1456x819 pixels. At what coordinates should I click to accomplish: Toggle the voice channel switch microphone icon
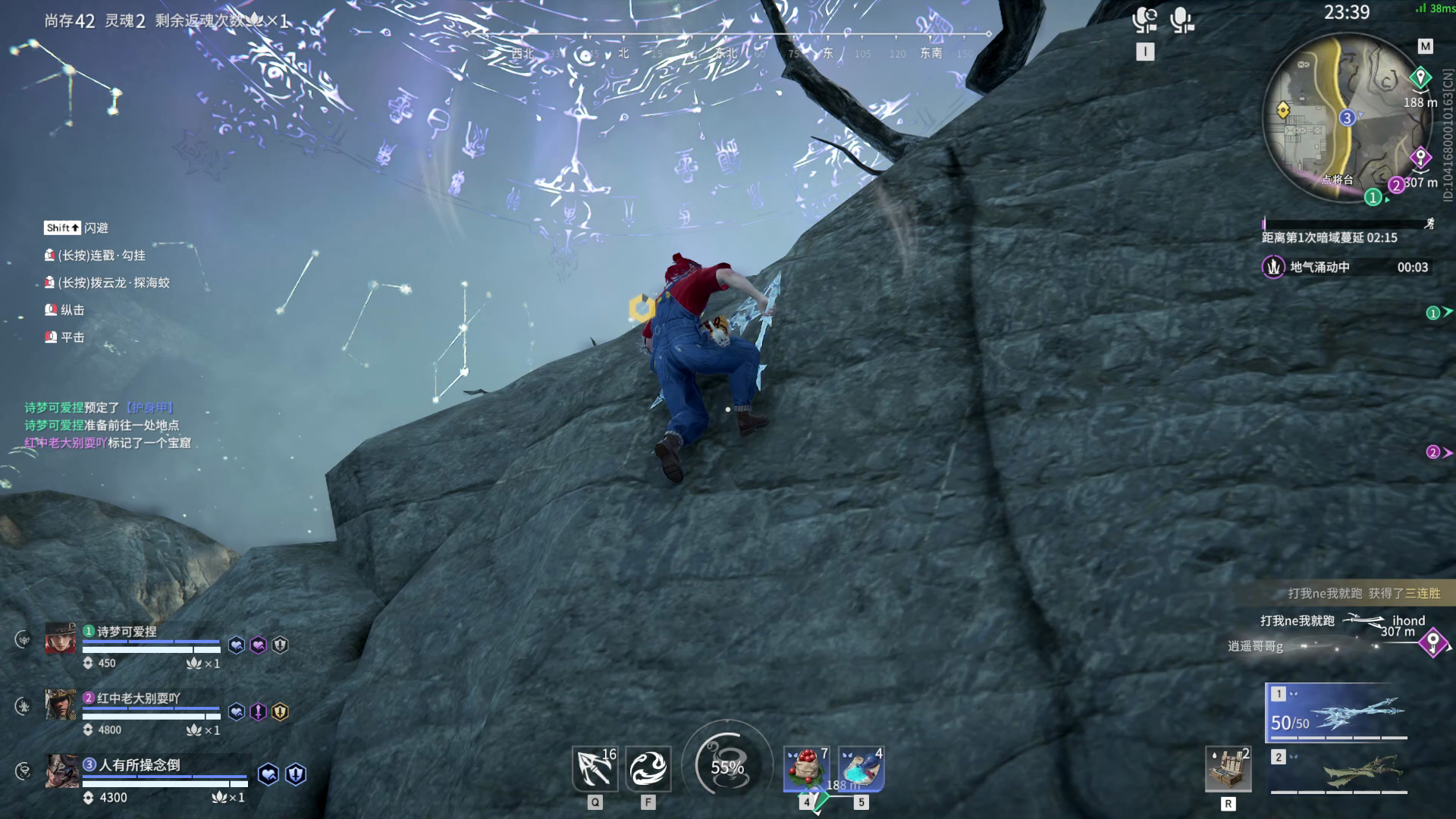pyautogui.click(x=1144, y=20)
